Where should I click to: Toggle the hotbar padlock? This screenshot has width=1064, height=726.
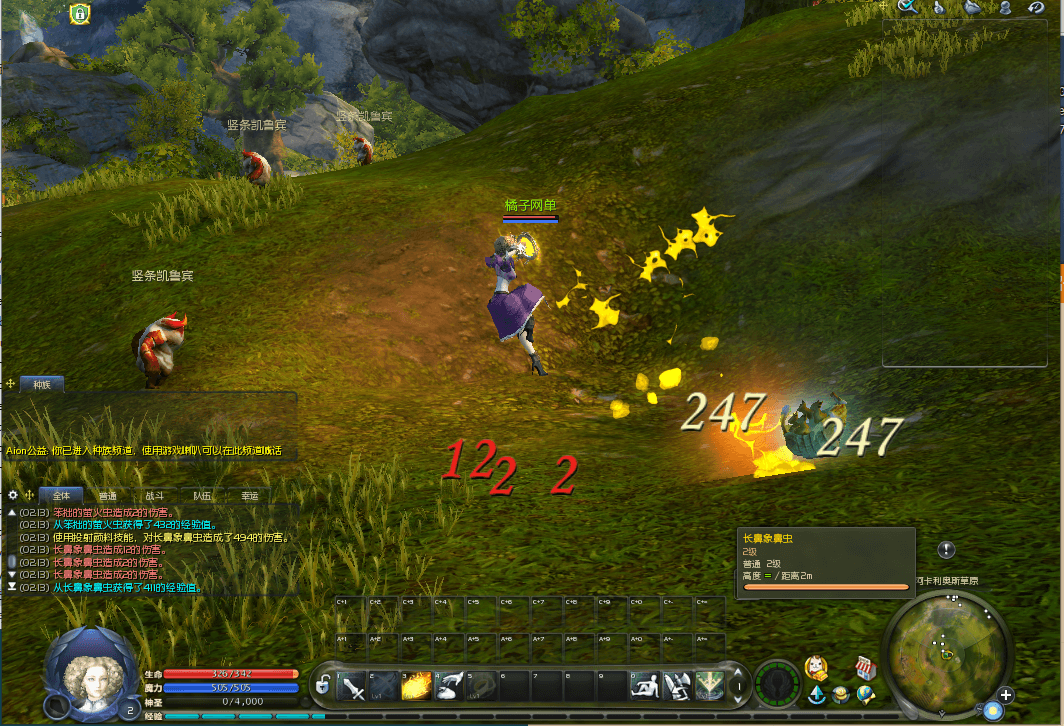point(323,686)
